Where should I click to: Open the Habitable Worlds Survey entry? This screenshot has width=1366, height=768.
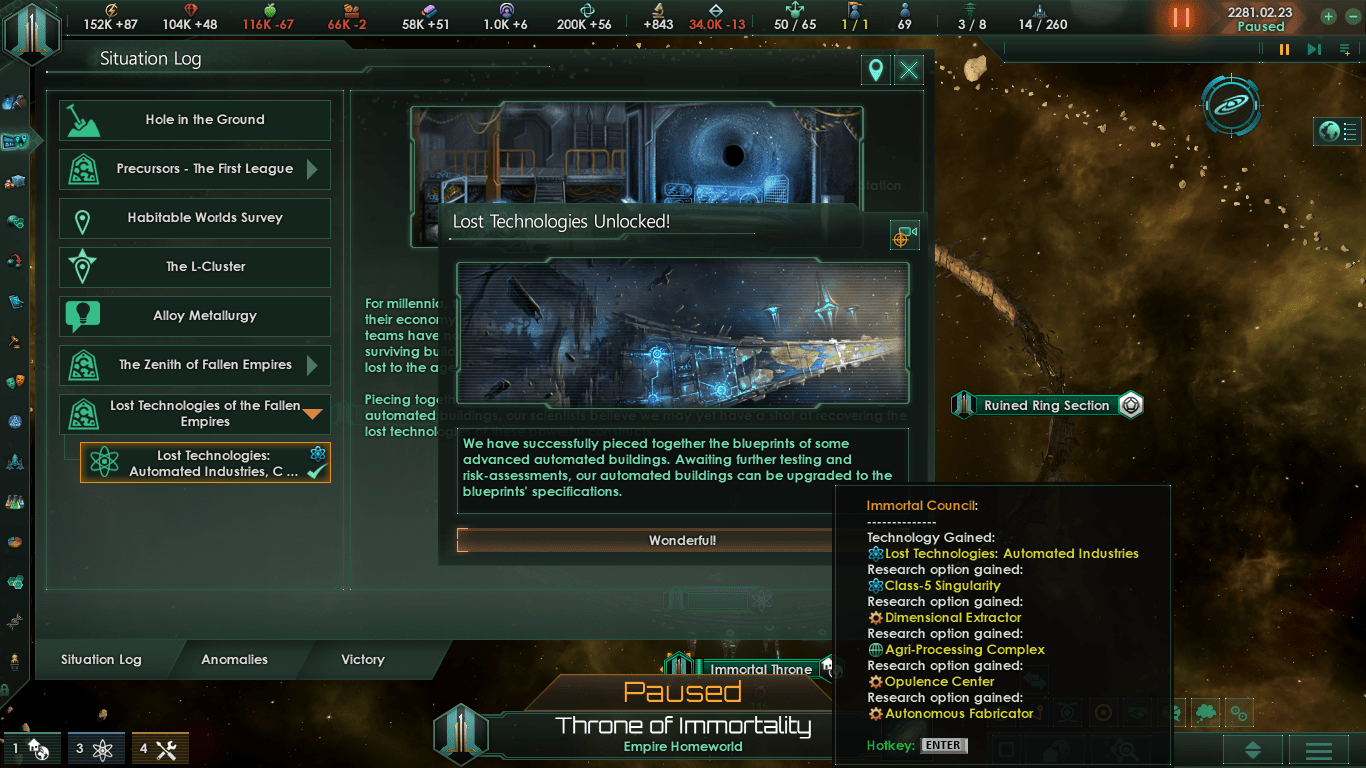(195, 218)
